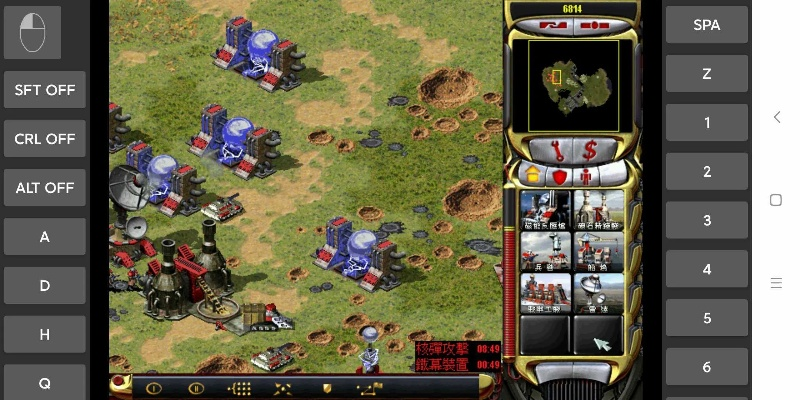Choose the Barracks build icon
800x400 pixels.
tap(546, 251)
